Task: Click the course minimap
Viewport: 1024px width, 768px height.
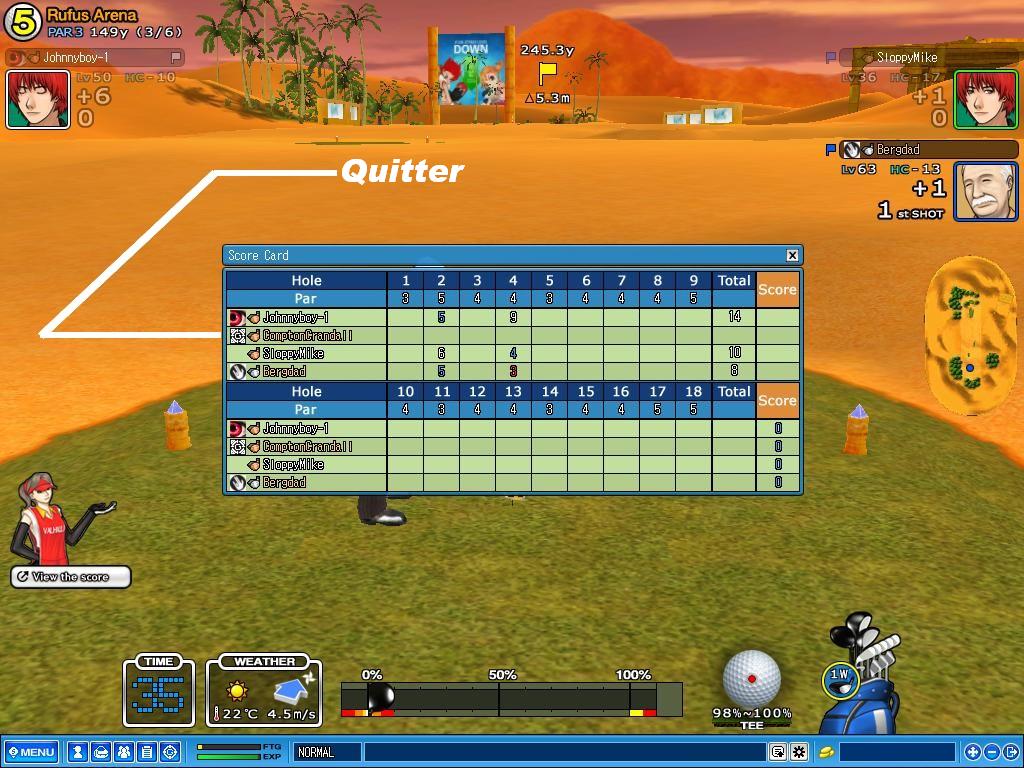Action: point(969,335)
